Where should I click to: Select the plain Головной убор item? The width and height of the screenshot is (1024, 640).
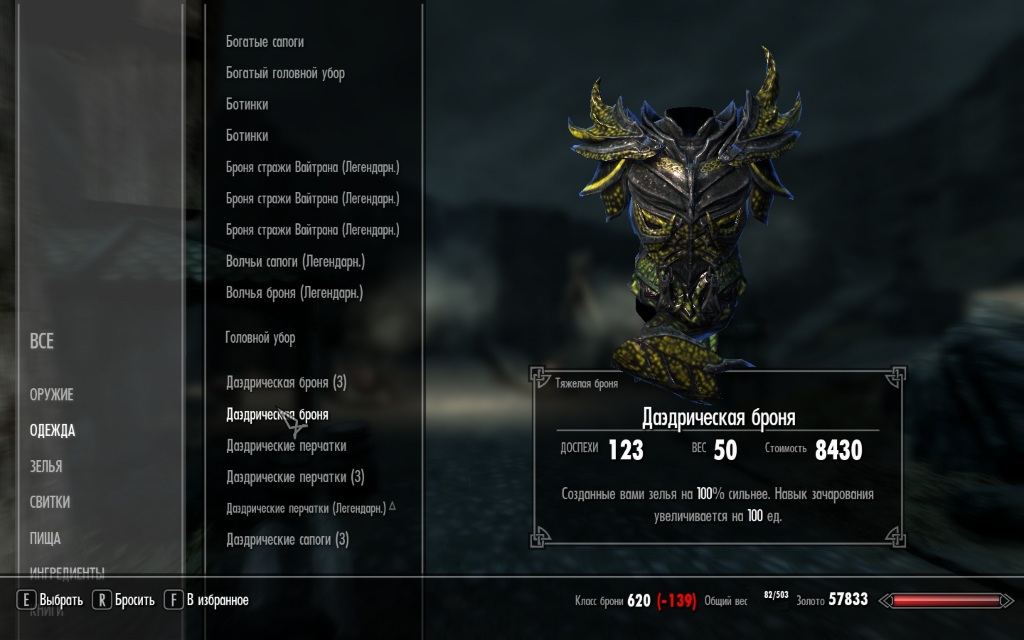(260, 338)
